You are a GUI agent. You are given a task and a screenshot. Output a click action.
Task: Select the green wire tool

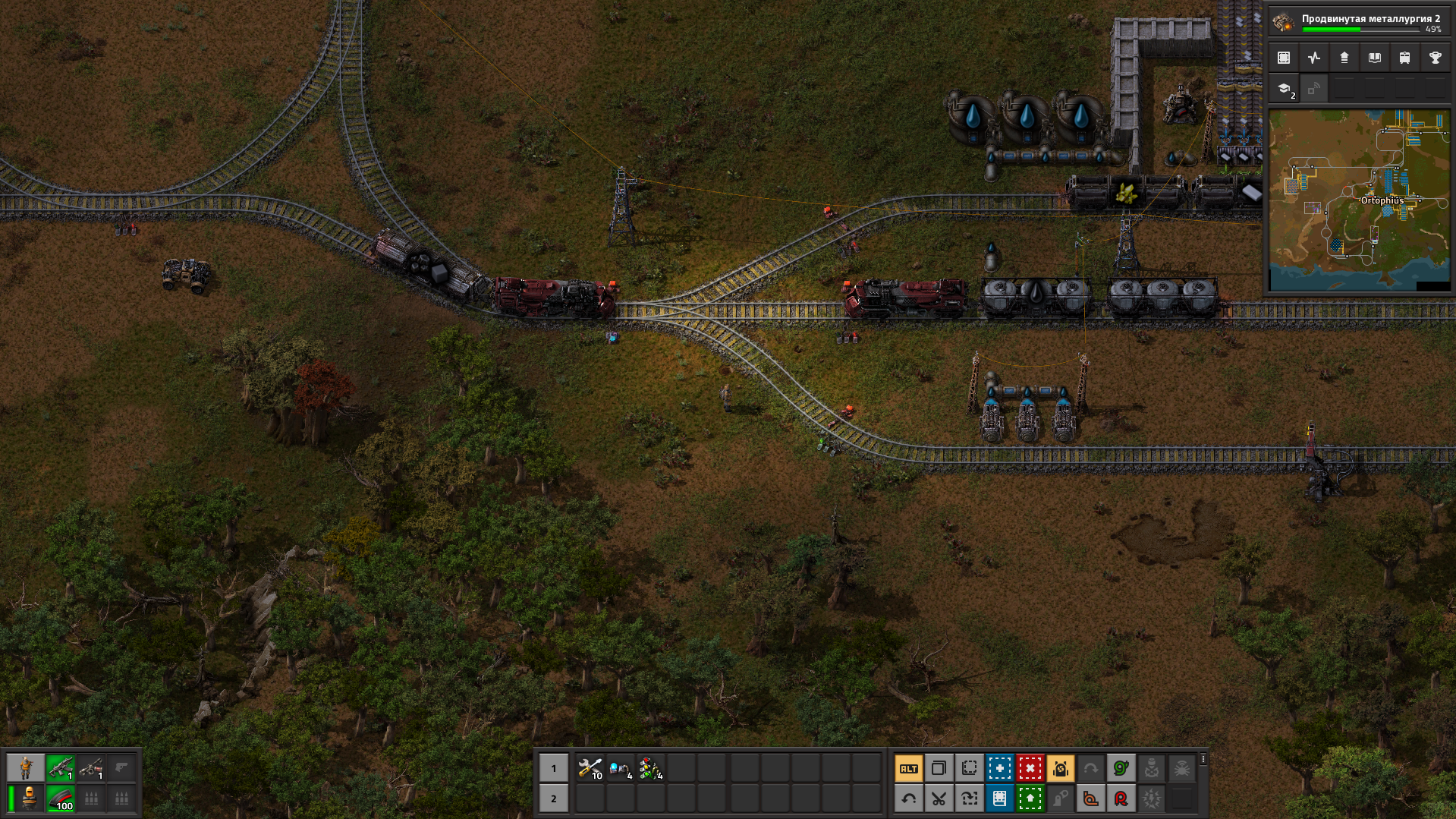coord(1121,769)
